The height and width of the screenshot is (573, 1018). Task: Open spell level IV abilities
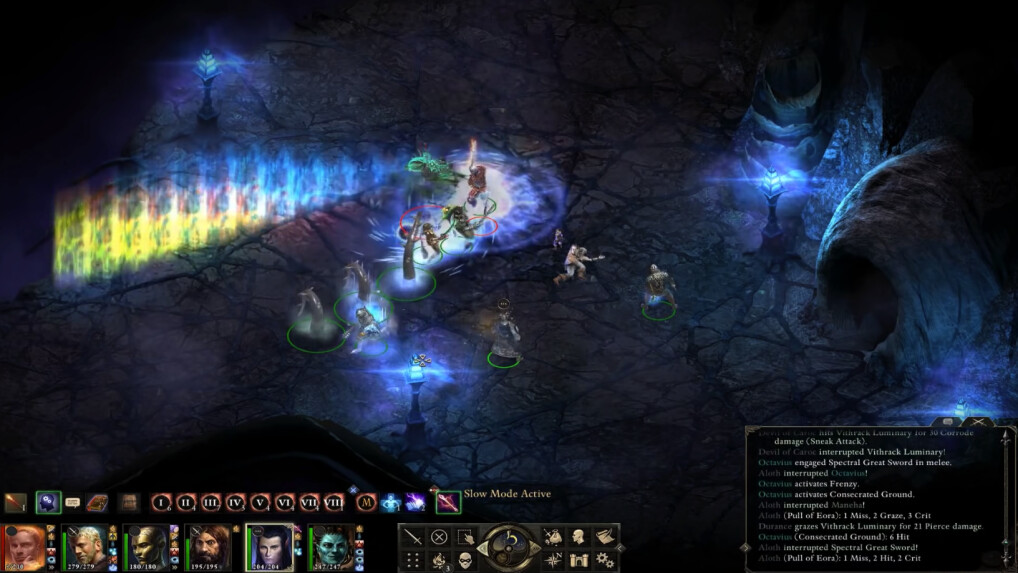236,503
